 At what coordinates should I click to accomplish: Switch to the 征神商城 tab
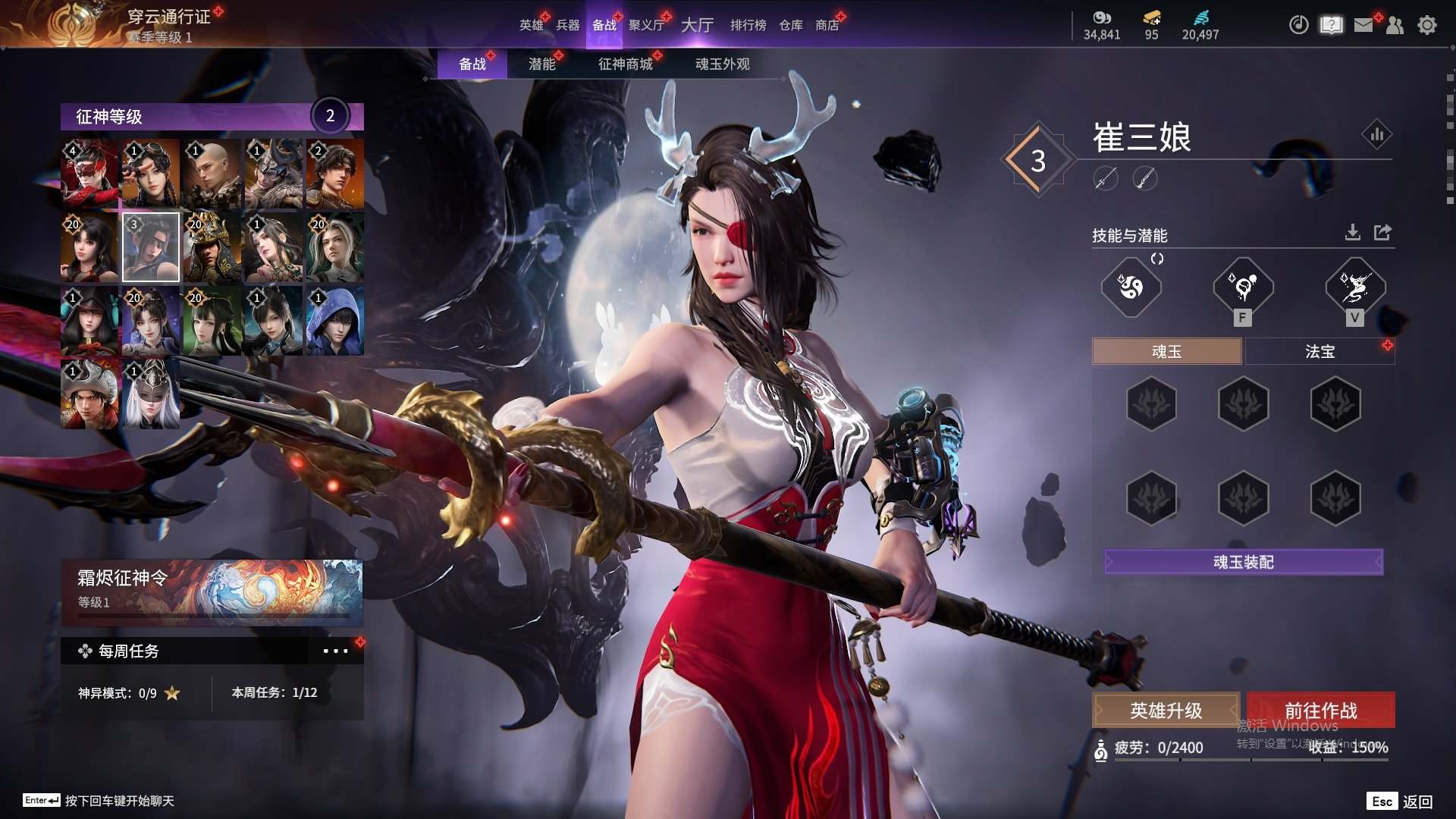point(625,64)
